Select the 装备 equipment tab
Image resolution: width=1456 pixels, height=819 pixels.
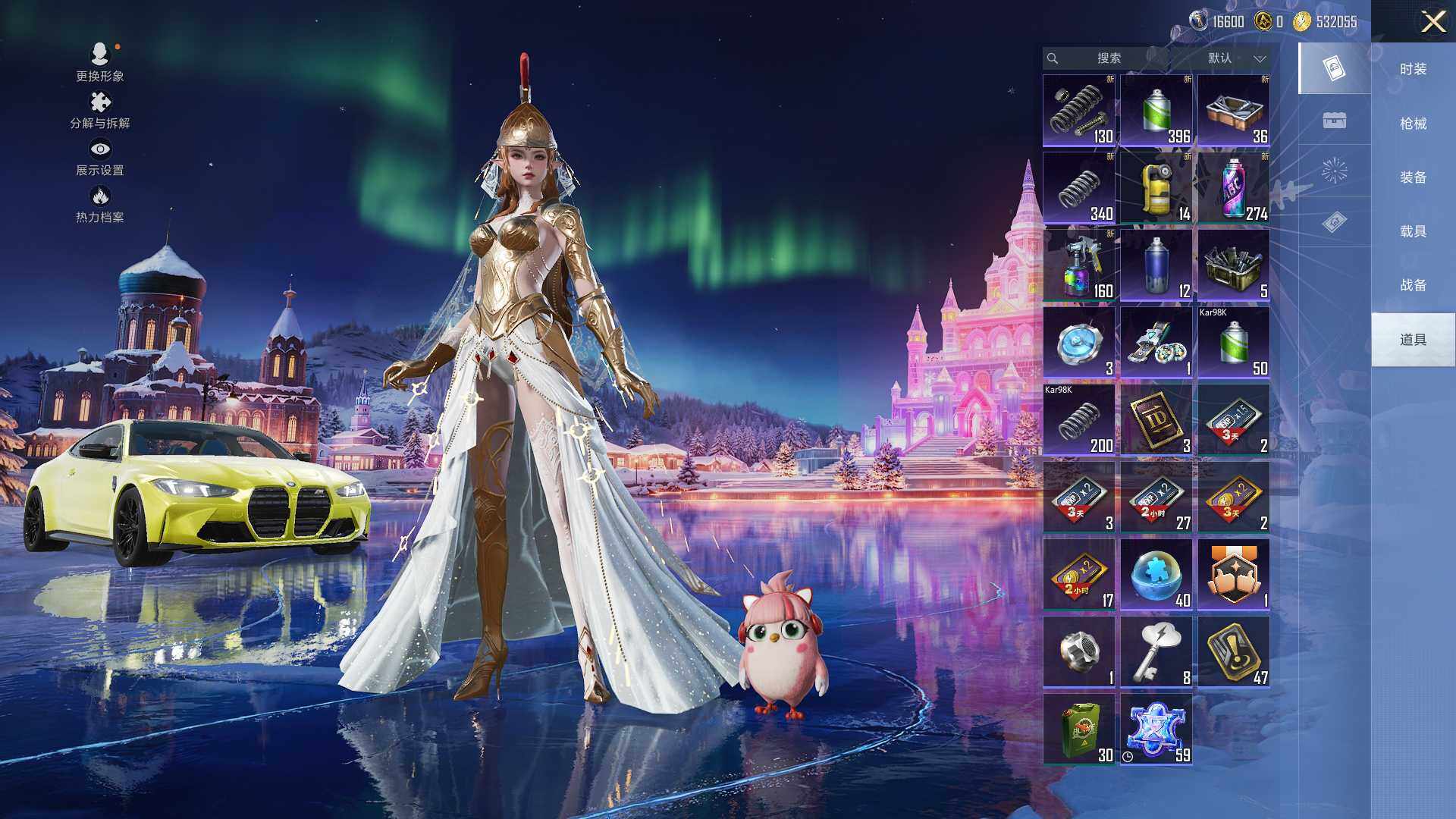point(1413,177)
